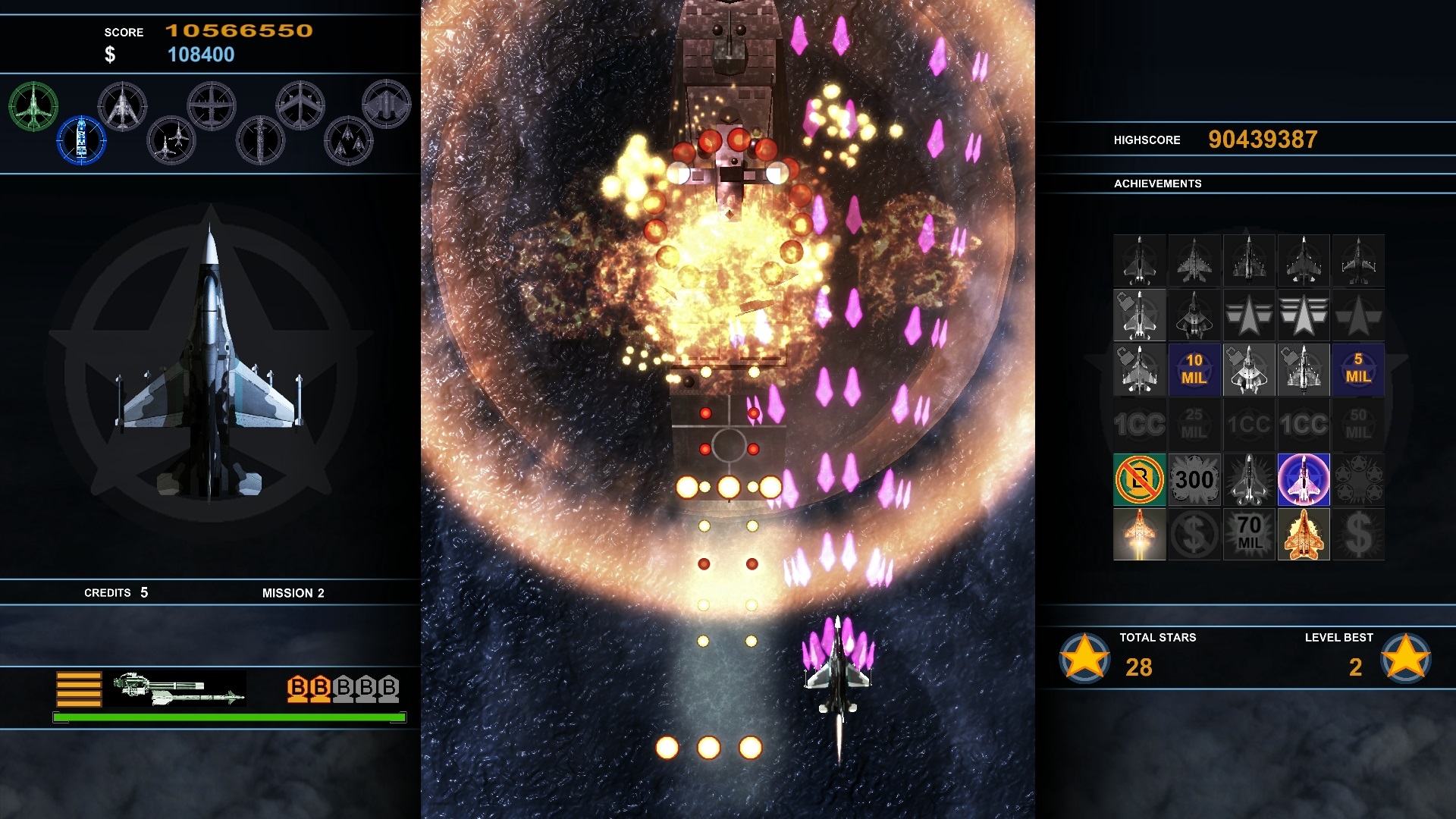This screenshot has height=819, width=1456.
Task: Select the blue battleship icon in the roster
Action: (x=81, y=140)
